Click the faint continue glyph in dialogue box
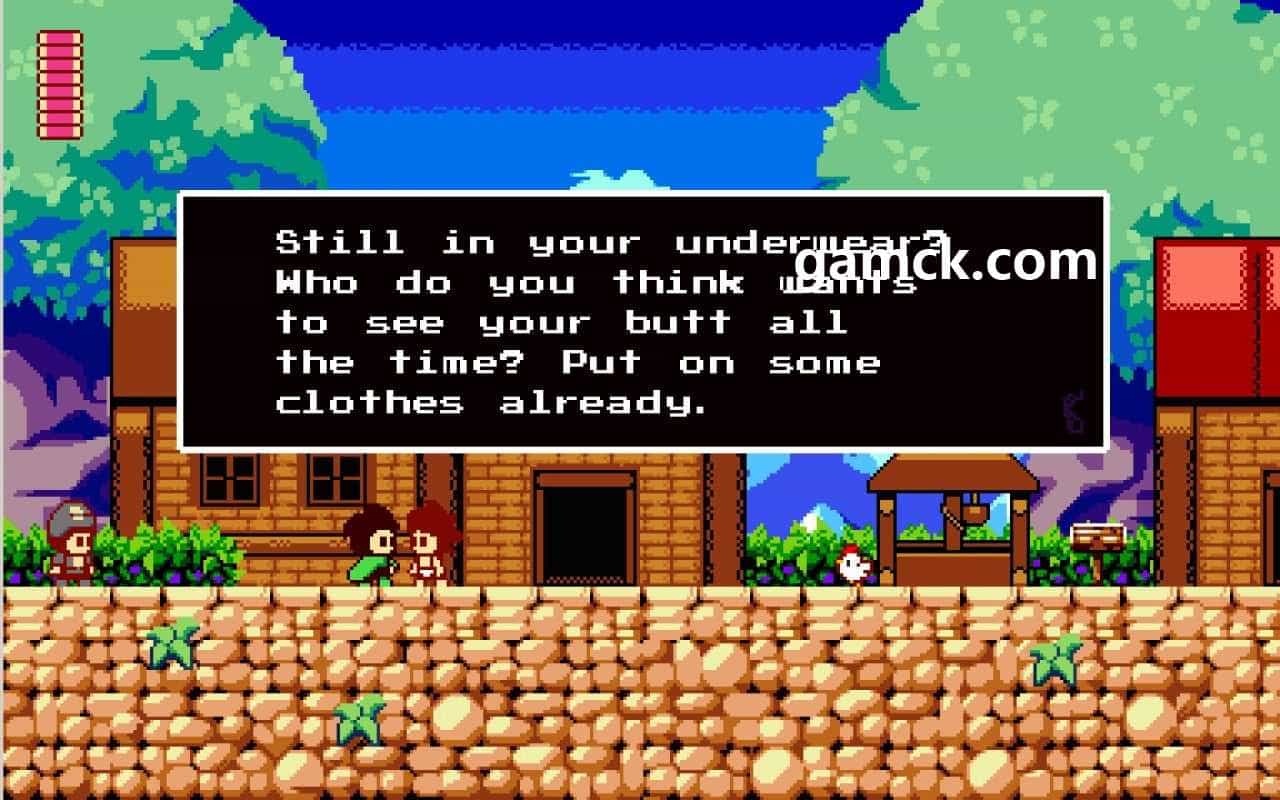This screenshot has height=800, width=1280. click(1074, 413)
